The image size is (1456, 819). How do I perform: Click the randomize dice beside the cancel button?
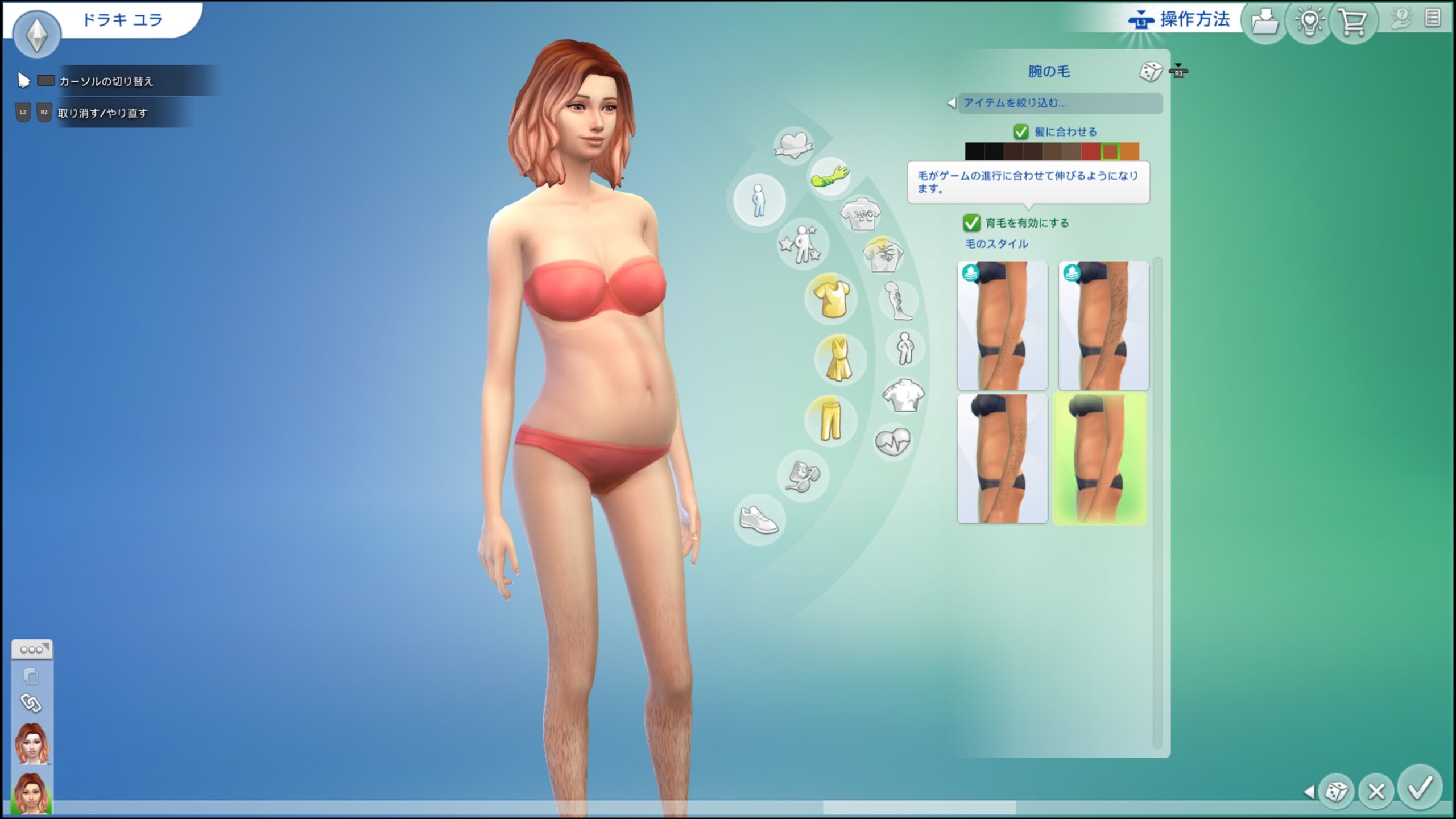point(1336,791)
